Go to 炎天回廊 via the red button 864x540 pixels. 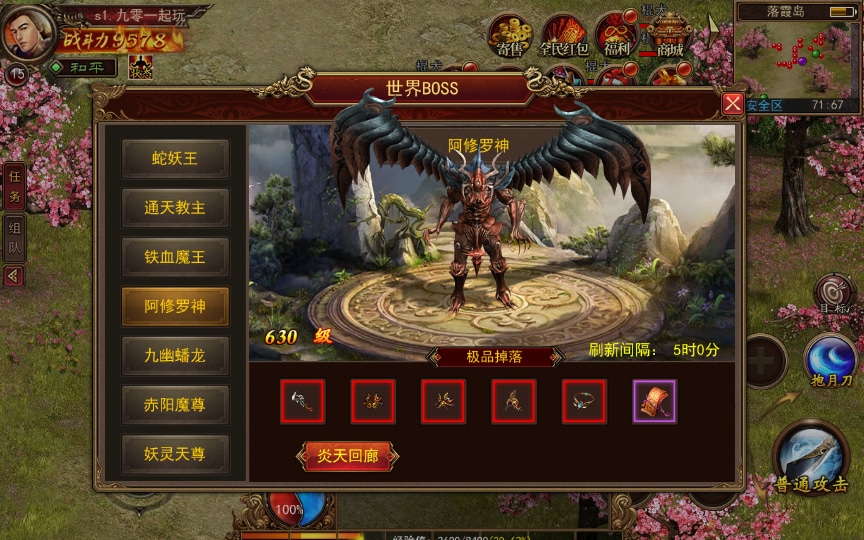[x=348, y=456]
